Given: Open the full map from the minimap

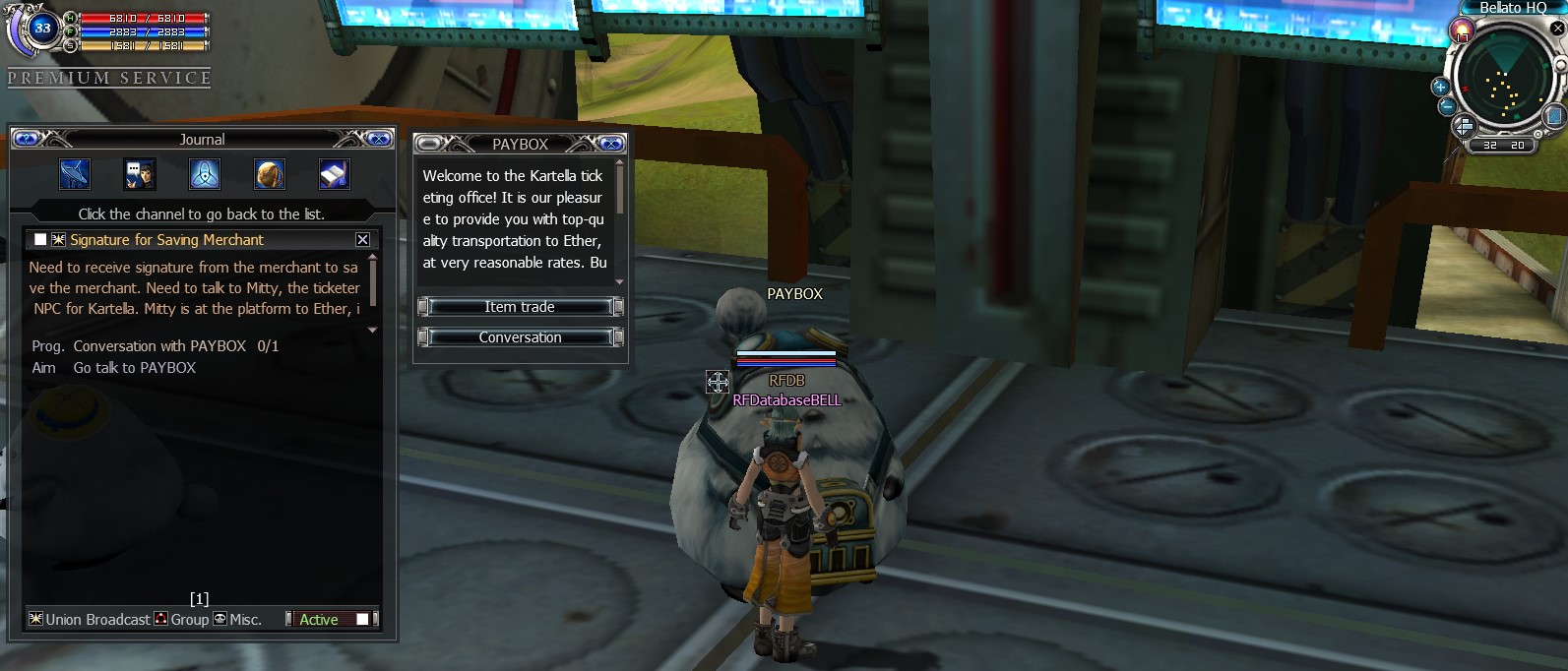Looking at the screenshot, I should coord(1554,117).
